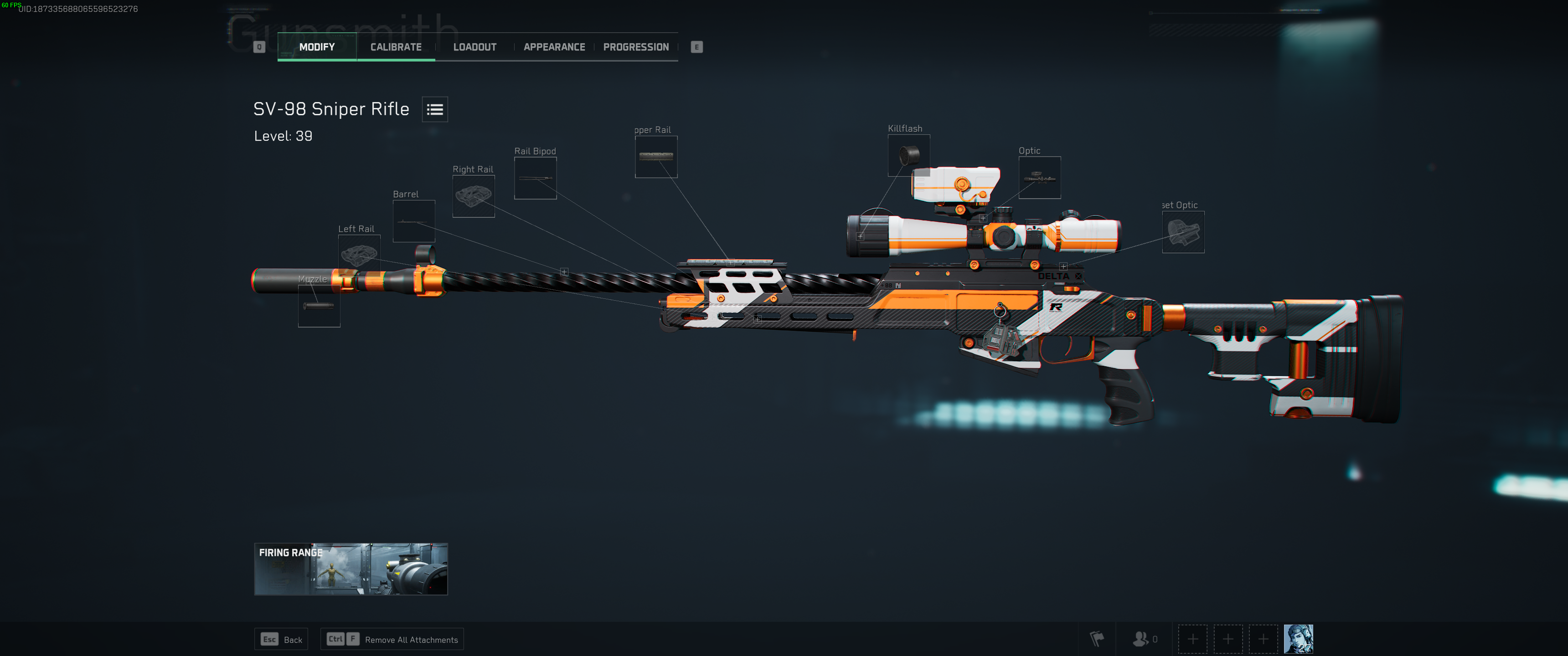The image size is (1568, 656).
Task: Select the Right Rail attachment slot
Action: pyautogui.click(x=474, y=196)
